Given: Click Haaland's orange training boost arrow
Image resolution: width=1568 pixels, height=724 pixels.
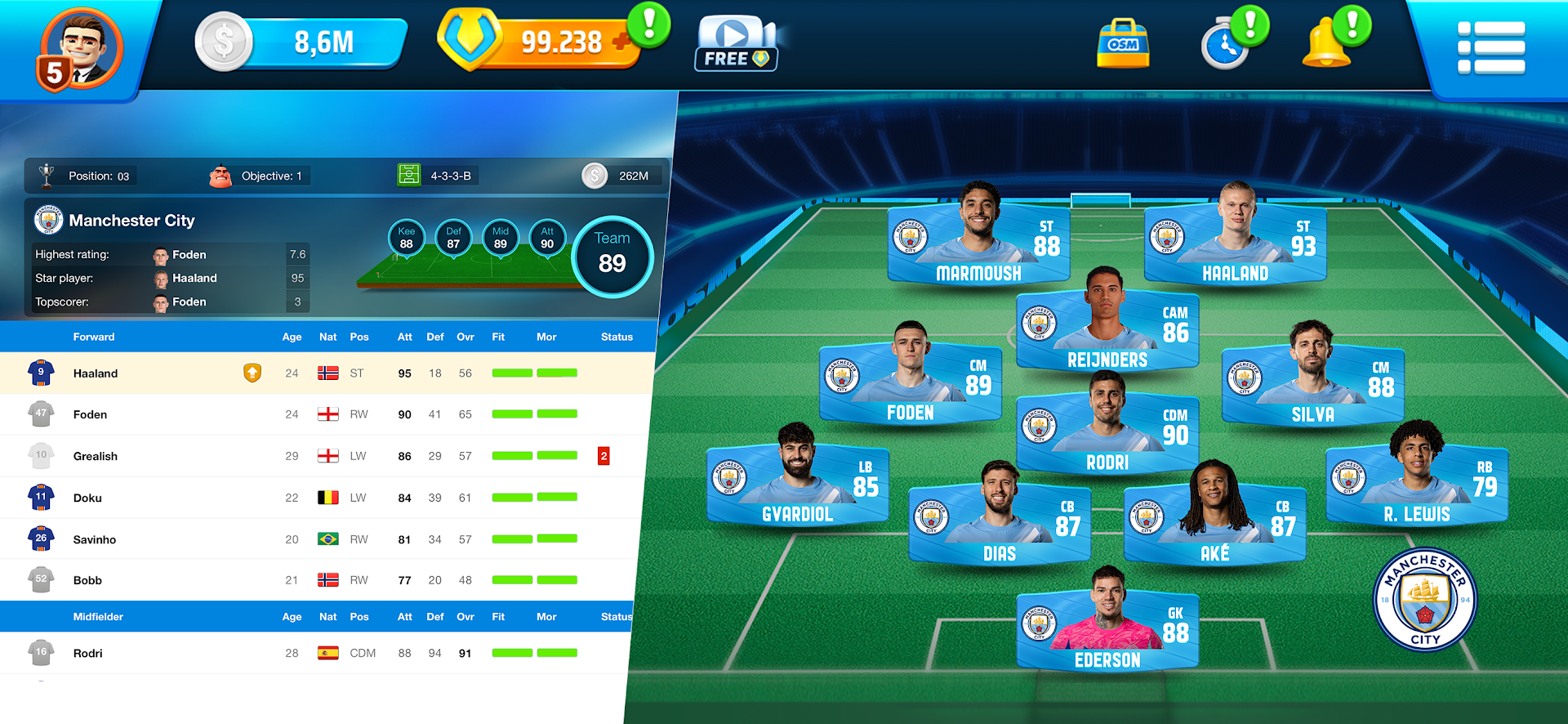Looking at the screenshot, I should coord(252,373).
